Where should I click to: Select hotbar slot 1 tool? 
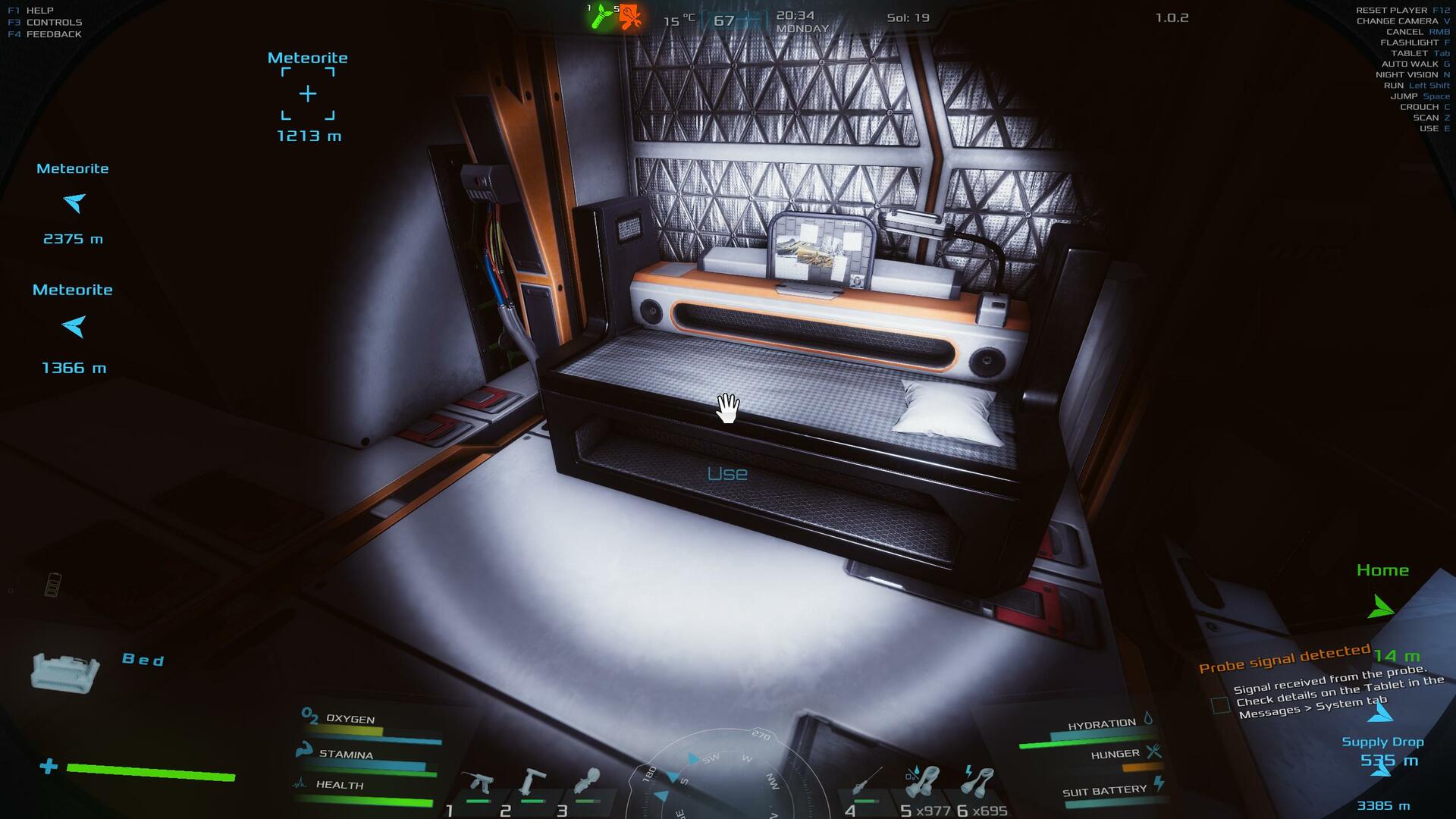(479, 783)
